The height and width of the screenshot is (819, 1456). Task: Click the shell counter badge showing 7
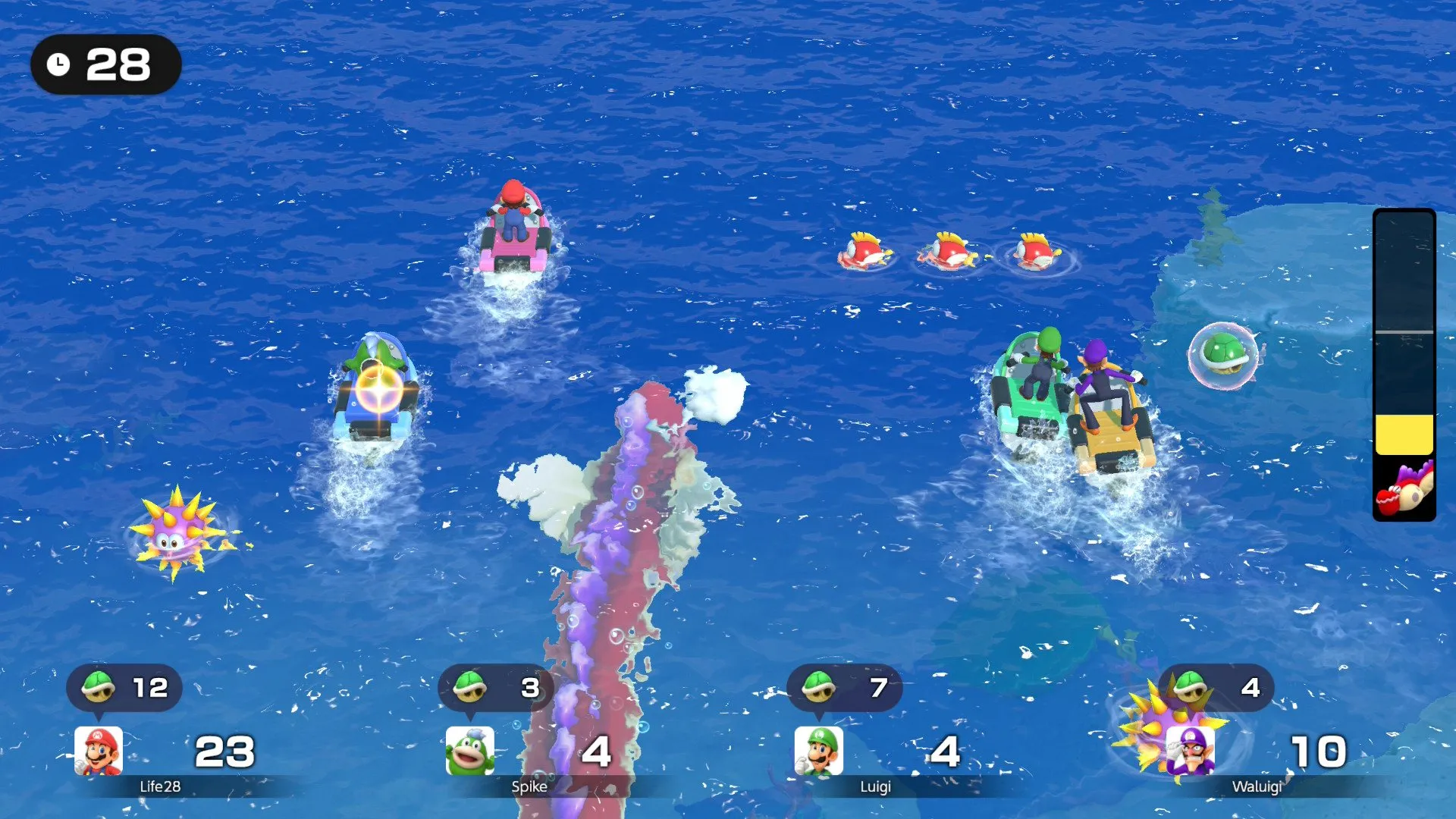pyautogui.click(x=844, y=688)
